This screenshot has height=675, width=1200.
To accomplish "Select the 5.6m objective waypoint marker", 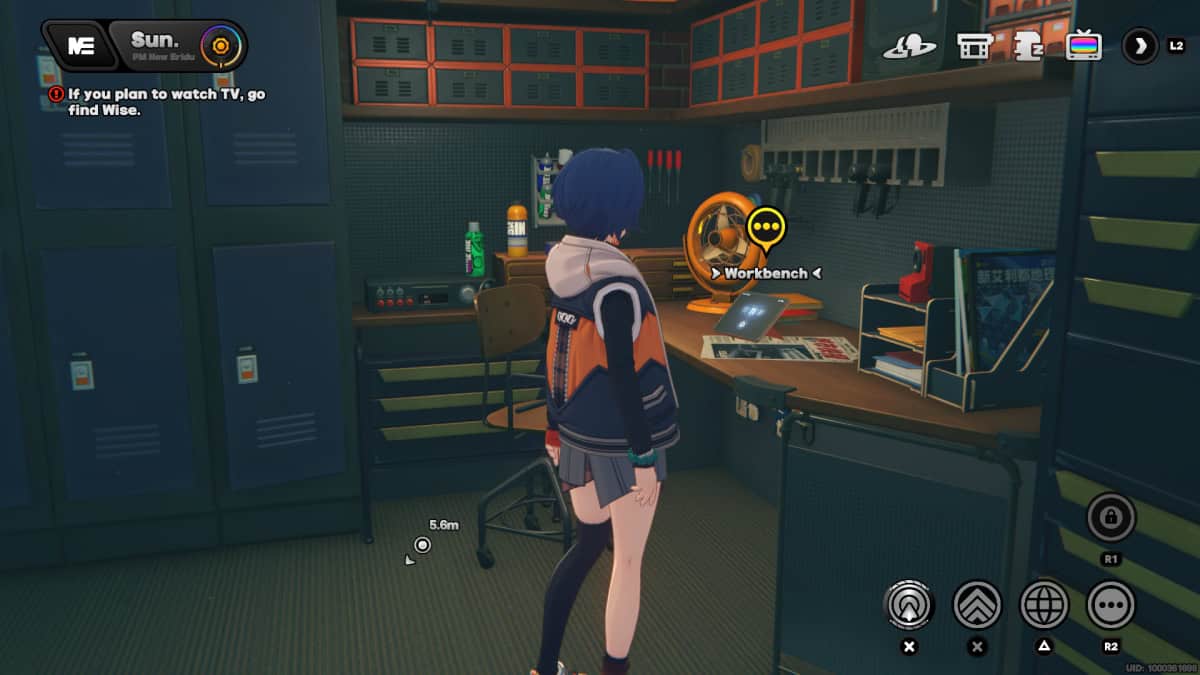I will (423, 545).
